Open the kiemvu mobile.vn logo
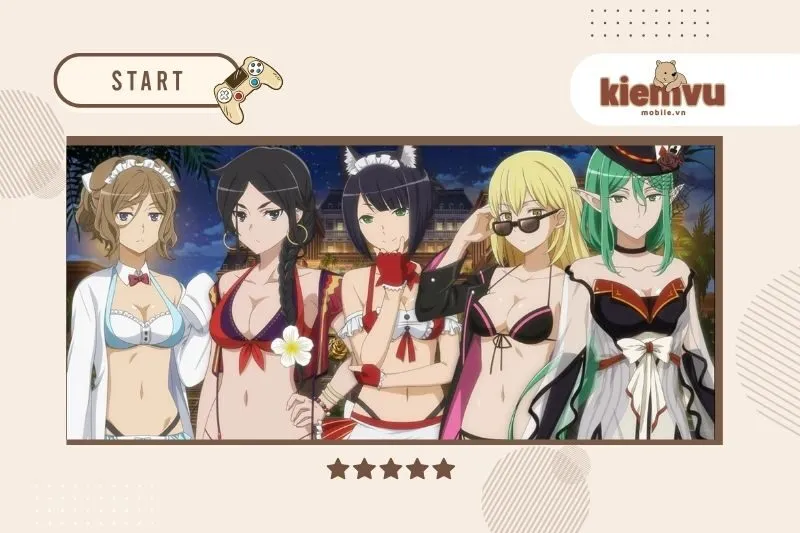Screen dimensions: 800x533 click(x=663, y=92)
